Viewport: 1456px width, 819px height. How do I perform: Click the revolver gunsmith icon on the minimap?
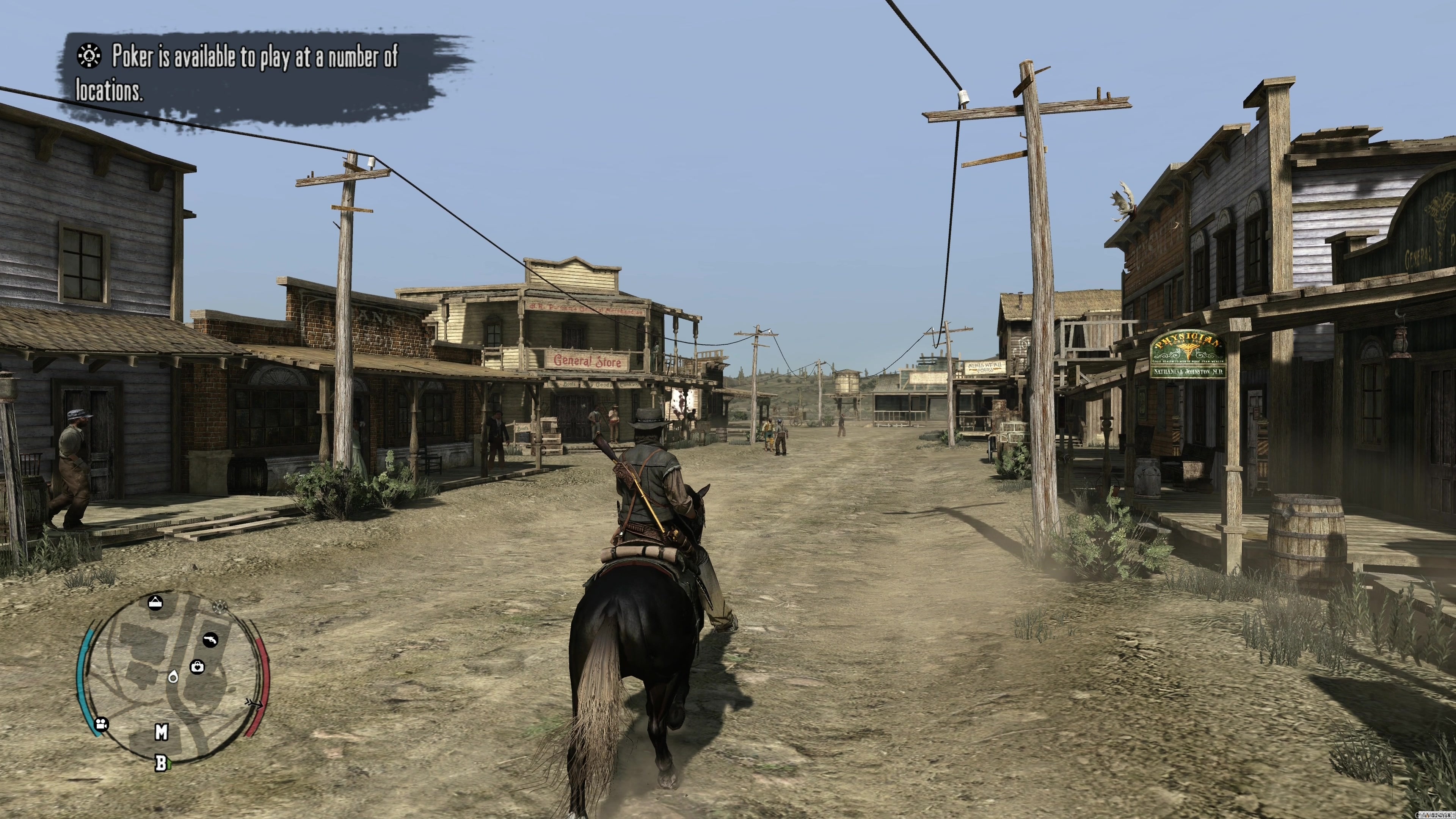(211, 640)
